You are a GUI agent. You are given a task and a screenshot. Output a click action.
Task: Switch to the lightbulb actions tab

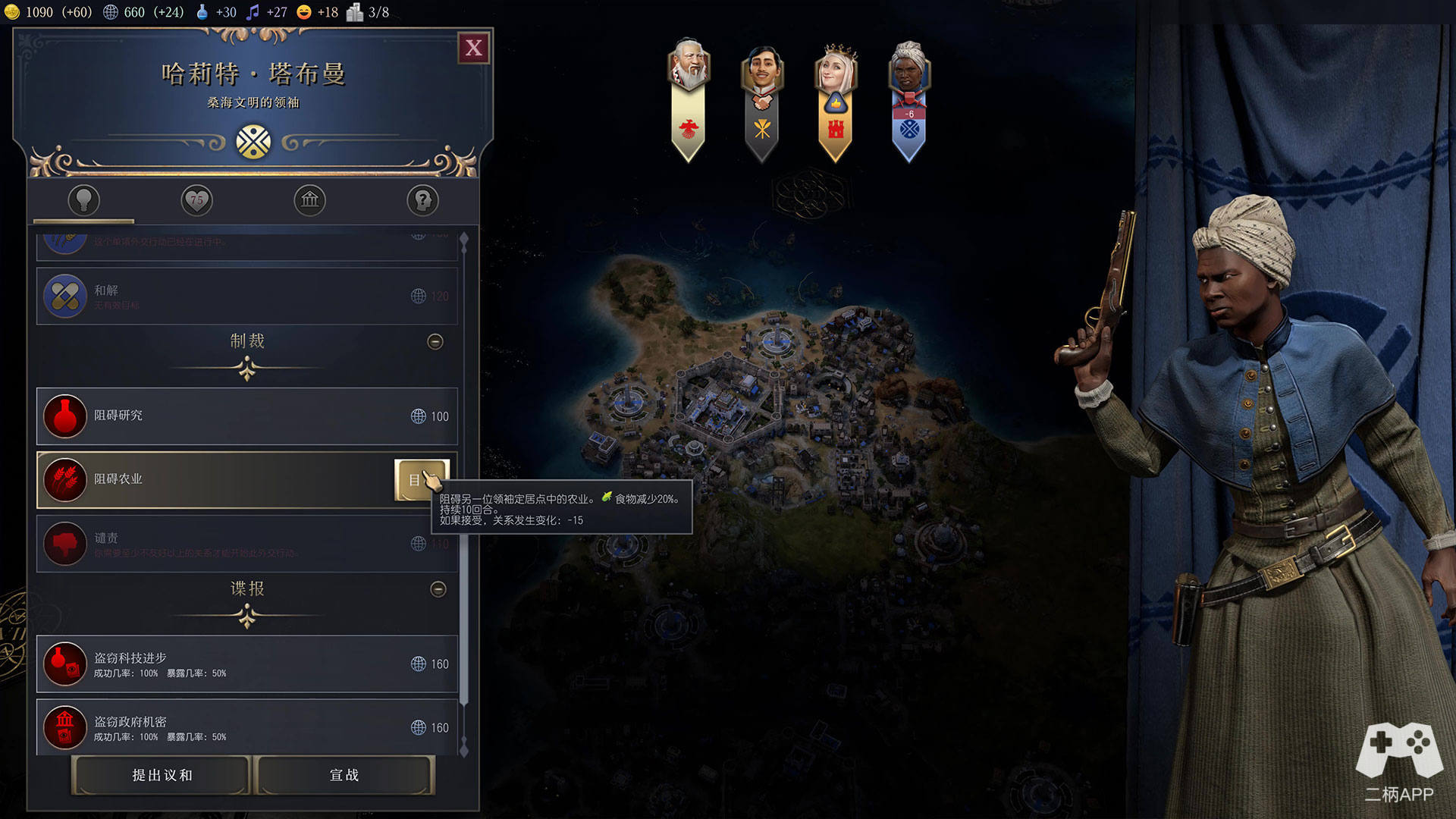pyautogui.click(x=83, y=200)
